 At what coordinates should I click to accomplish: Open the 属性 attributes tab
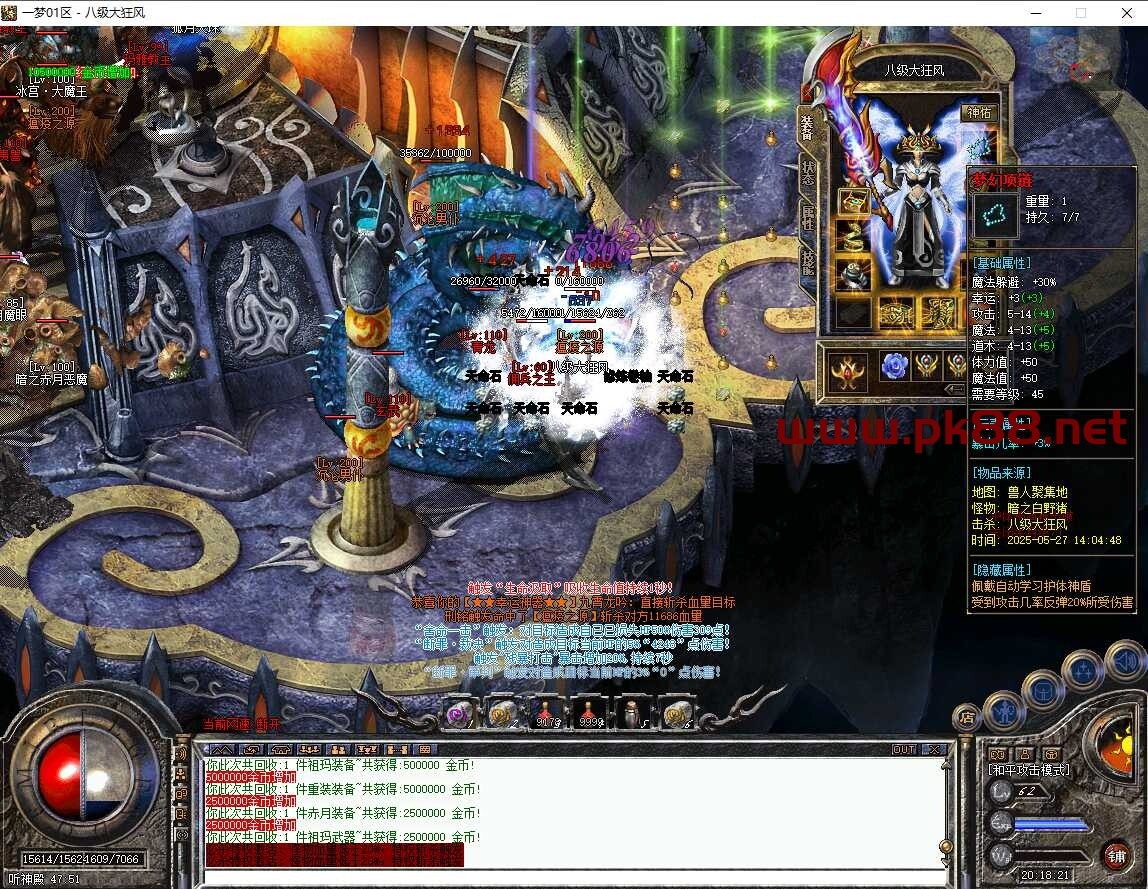808,215
